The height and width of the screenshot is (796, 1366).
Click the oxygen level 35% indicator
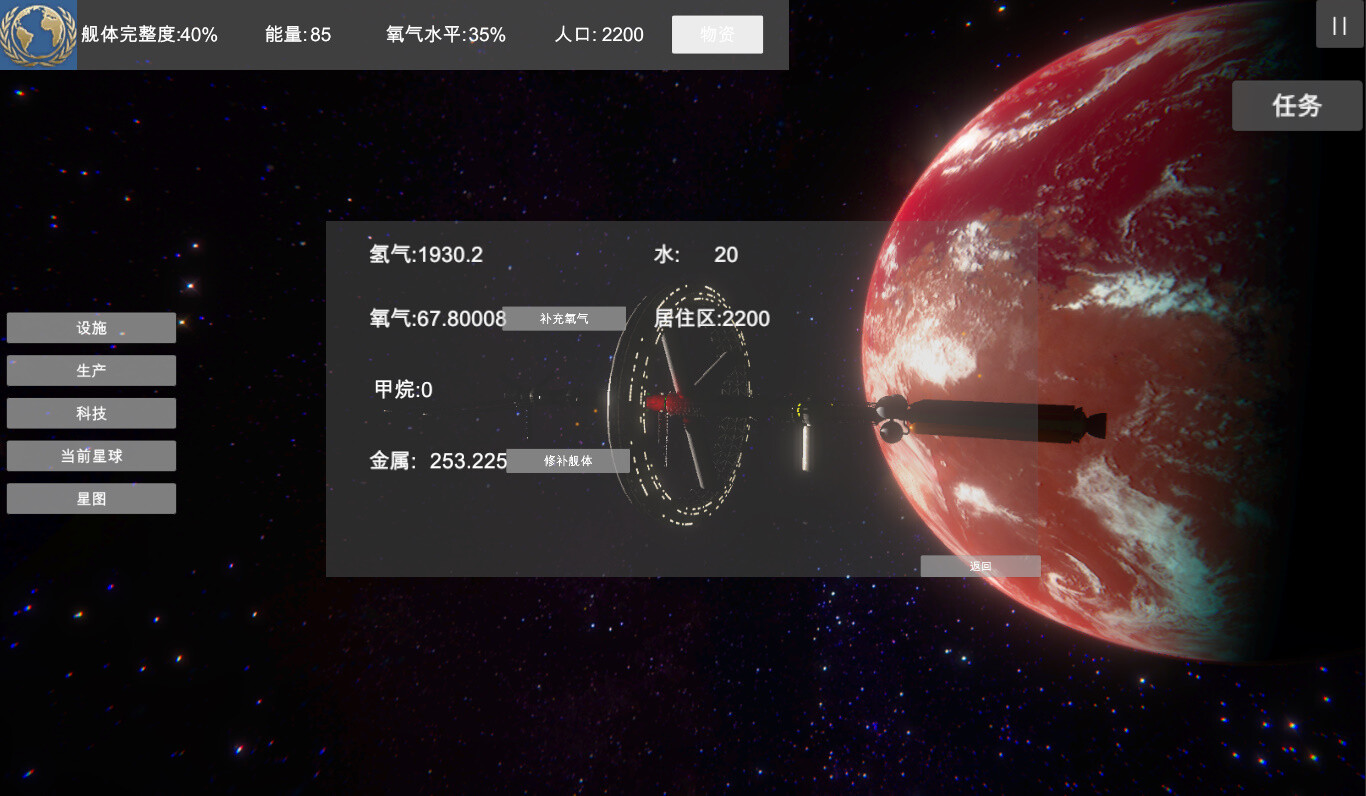[x=446, y=34]
